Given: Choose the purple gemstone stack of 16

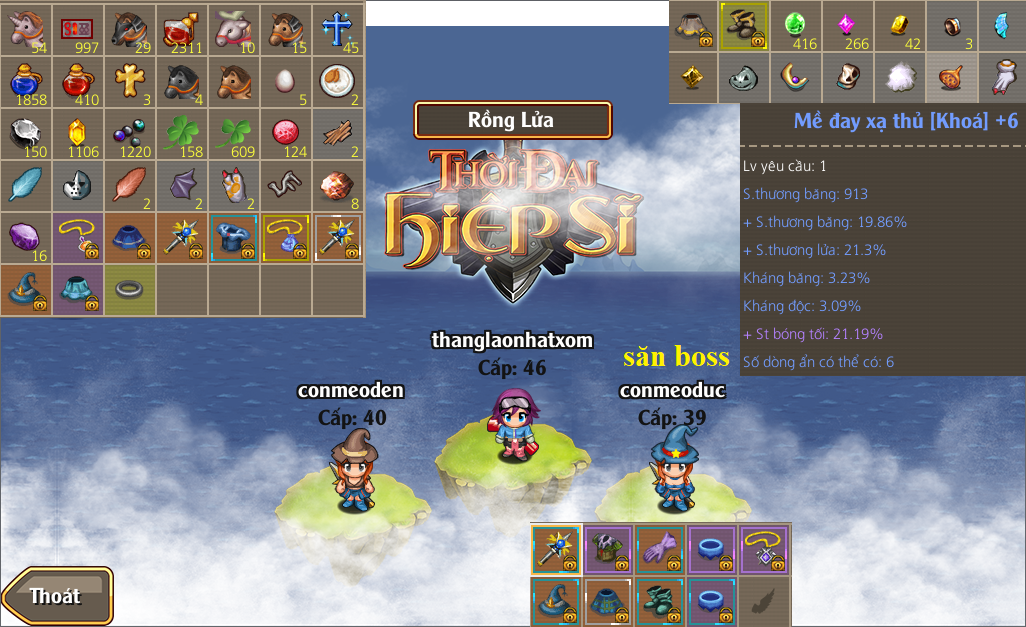Looking at the screenshot, I should point(26,238).
